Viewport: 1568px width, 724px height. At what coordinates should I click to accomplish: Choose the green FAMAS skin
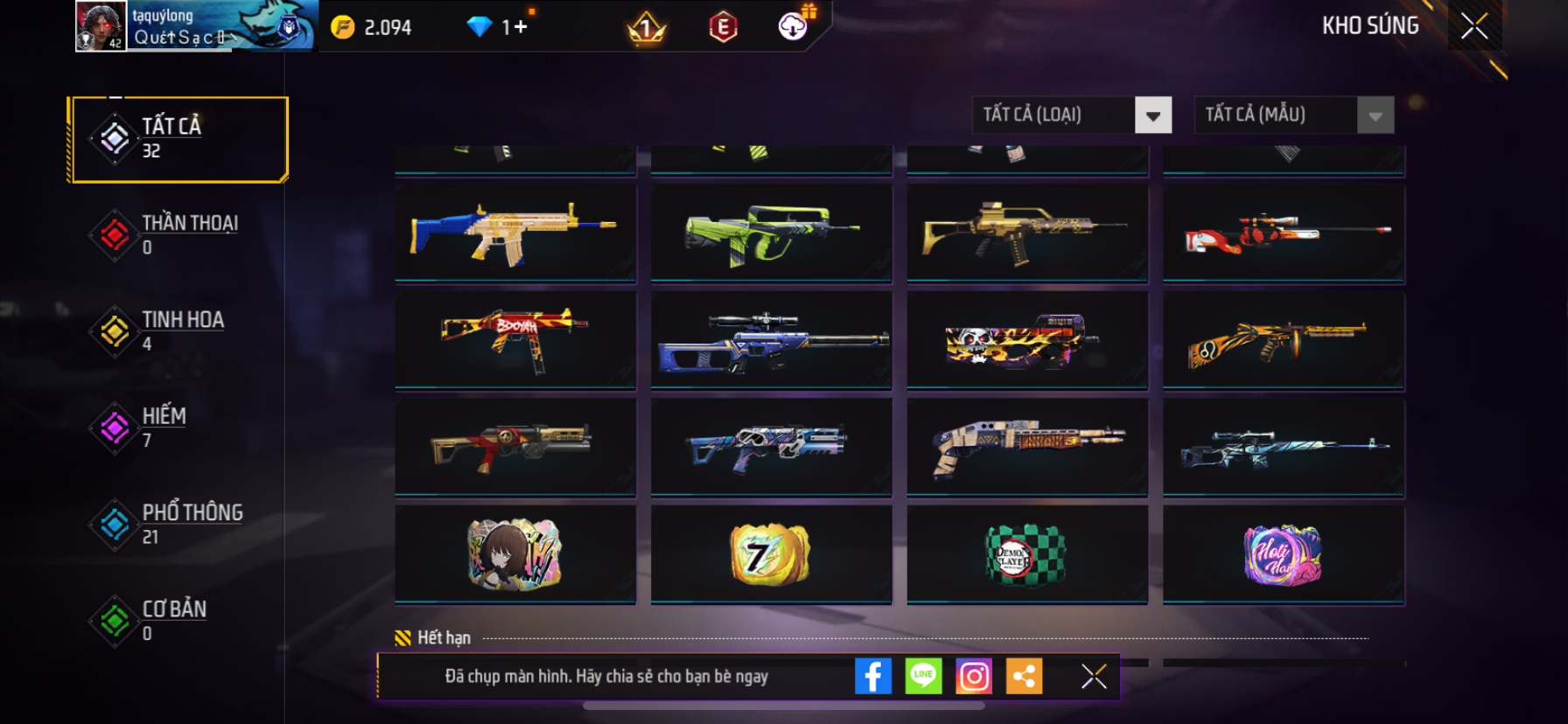pos(771,233)
